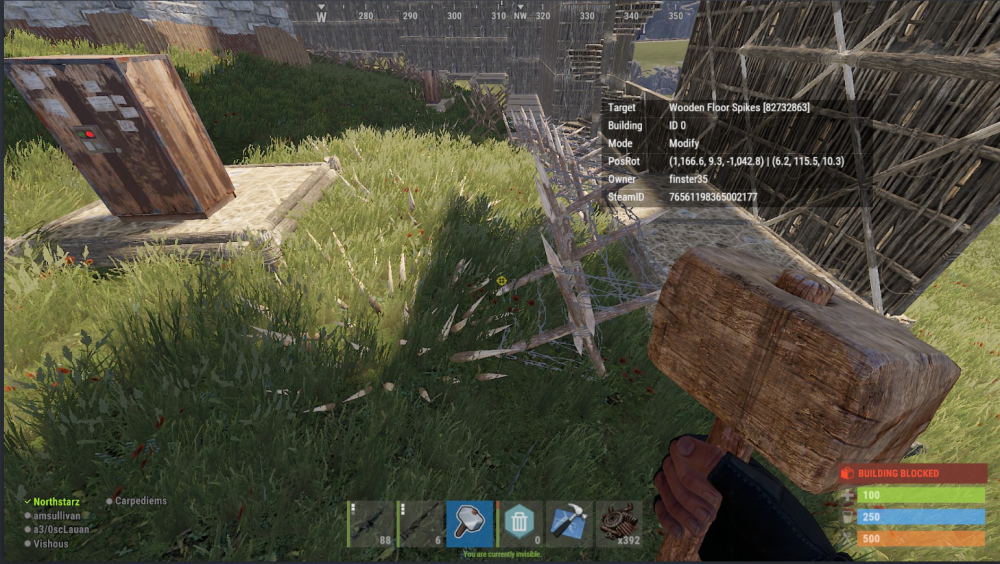Select the bolt-action rifle hotbar slot
The image size is (1000, 564).
click(x=420, y=524)
